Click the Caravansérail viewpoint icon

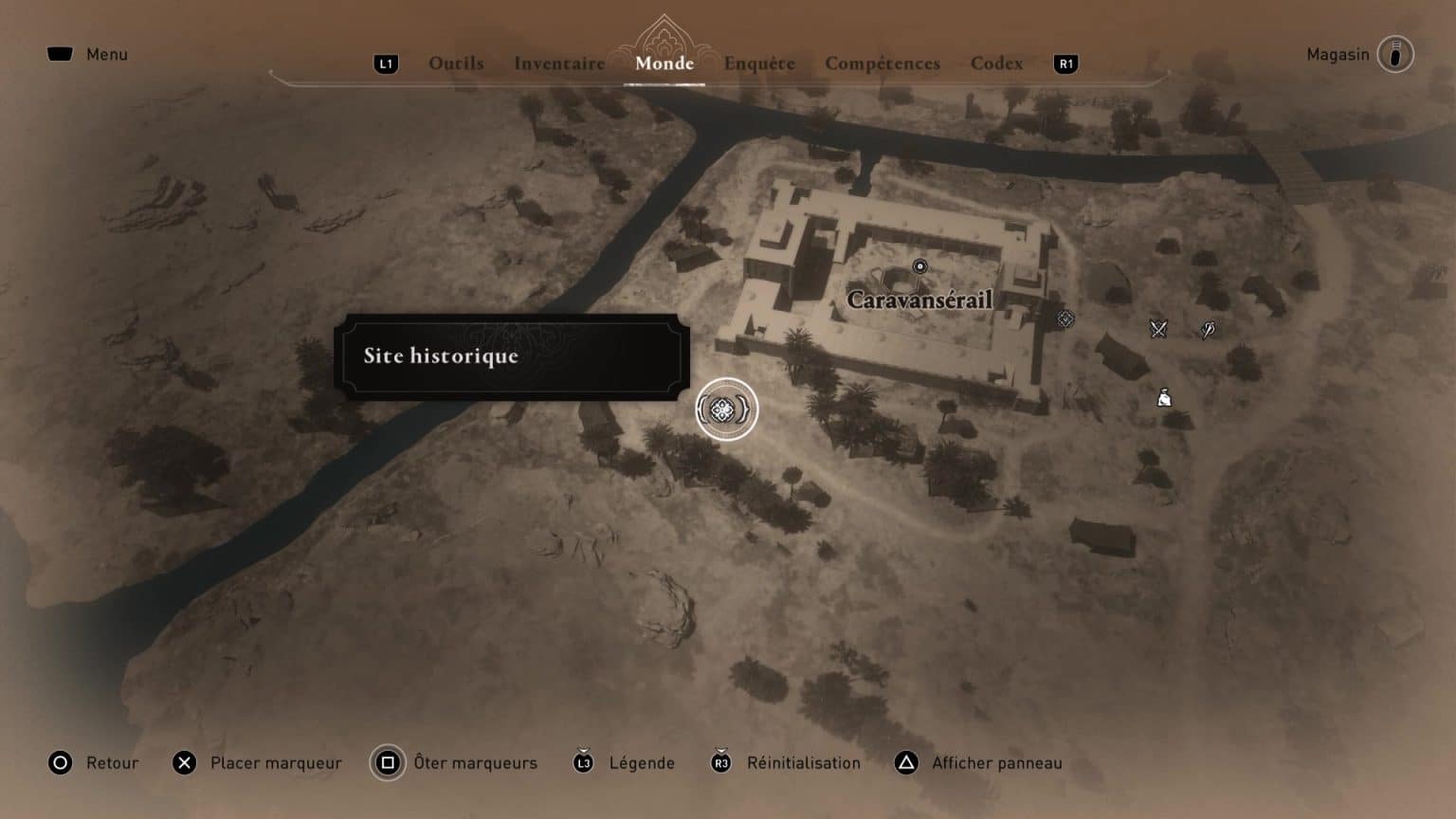919,266
